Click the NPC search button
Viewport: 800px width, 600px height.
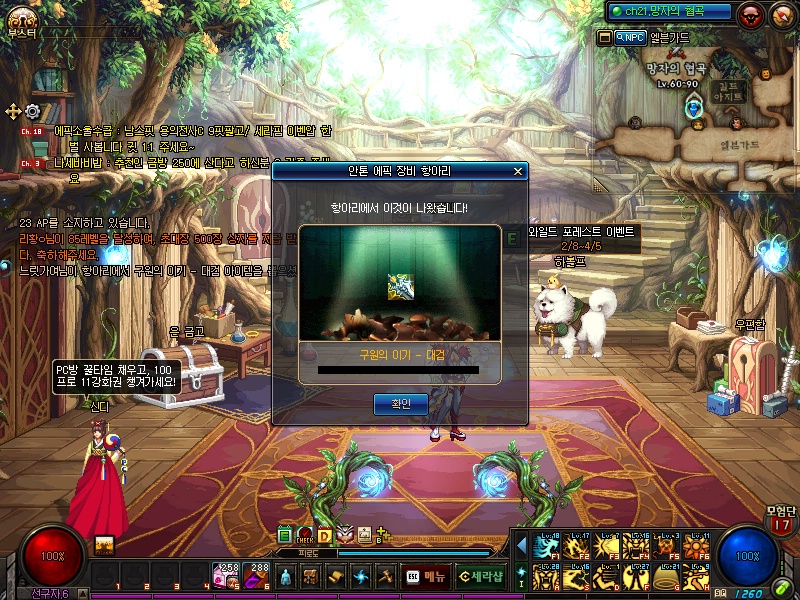(631, 37)
